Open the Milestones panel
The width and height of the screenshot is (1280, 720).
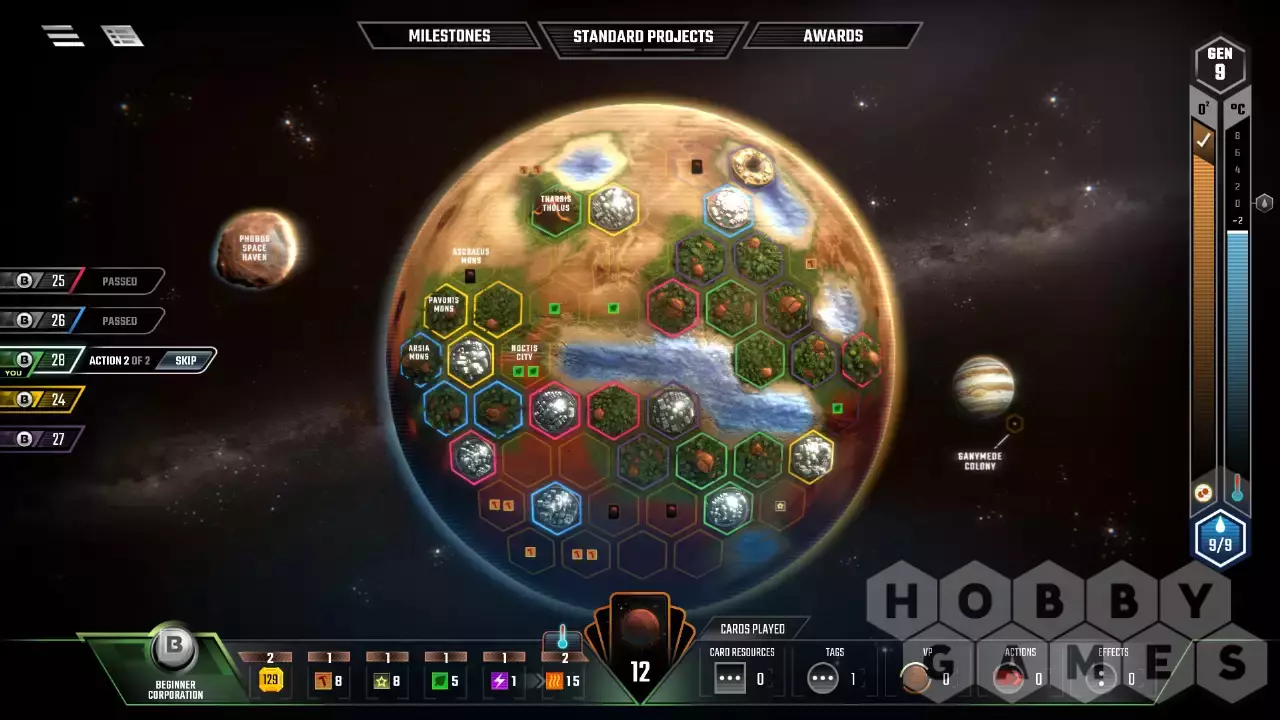coord(449,36)
